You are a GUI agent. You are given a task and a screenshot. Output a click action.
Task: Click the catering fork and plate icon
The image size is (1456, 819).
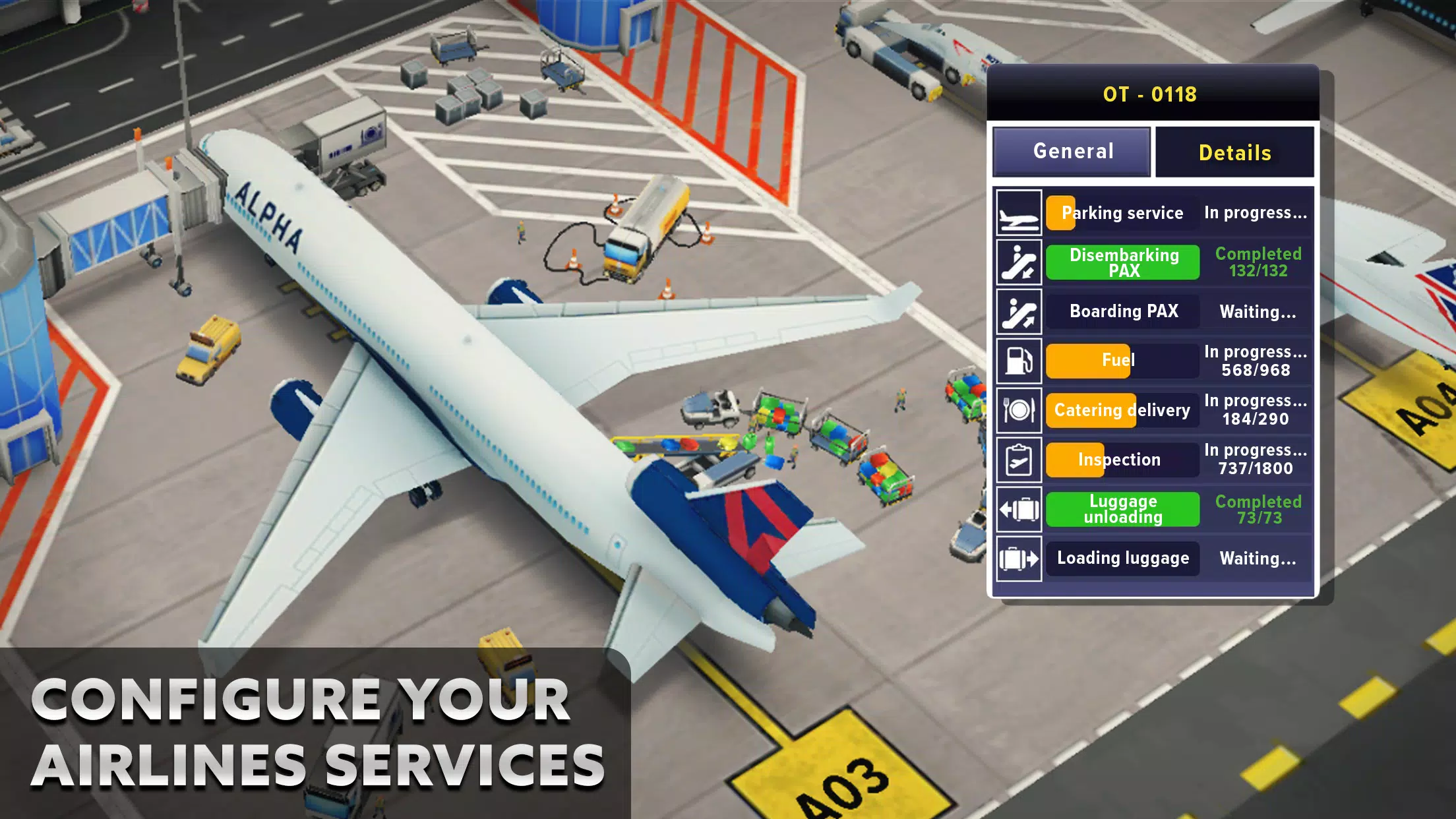coord(1019,410)
